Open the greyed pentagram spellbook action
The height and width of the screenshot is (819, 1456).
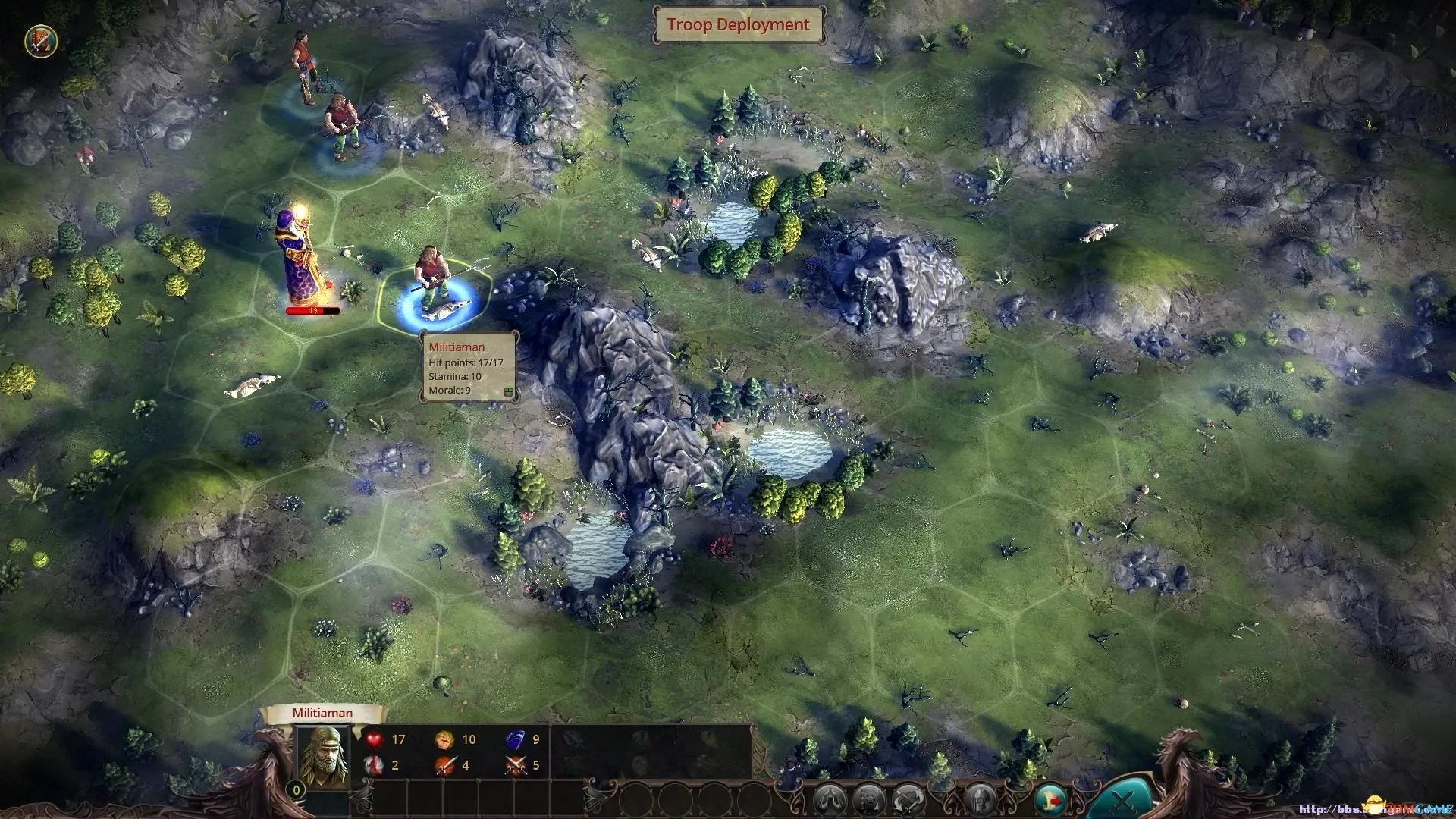[x=868, y=800]
